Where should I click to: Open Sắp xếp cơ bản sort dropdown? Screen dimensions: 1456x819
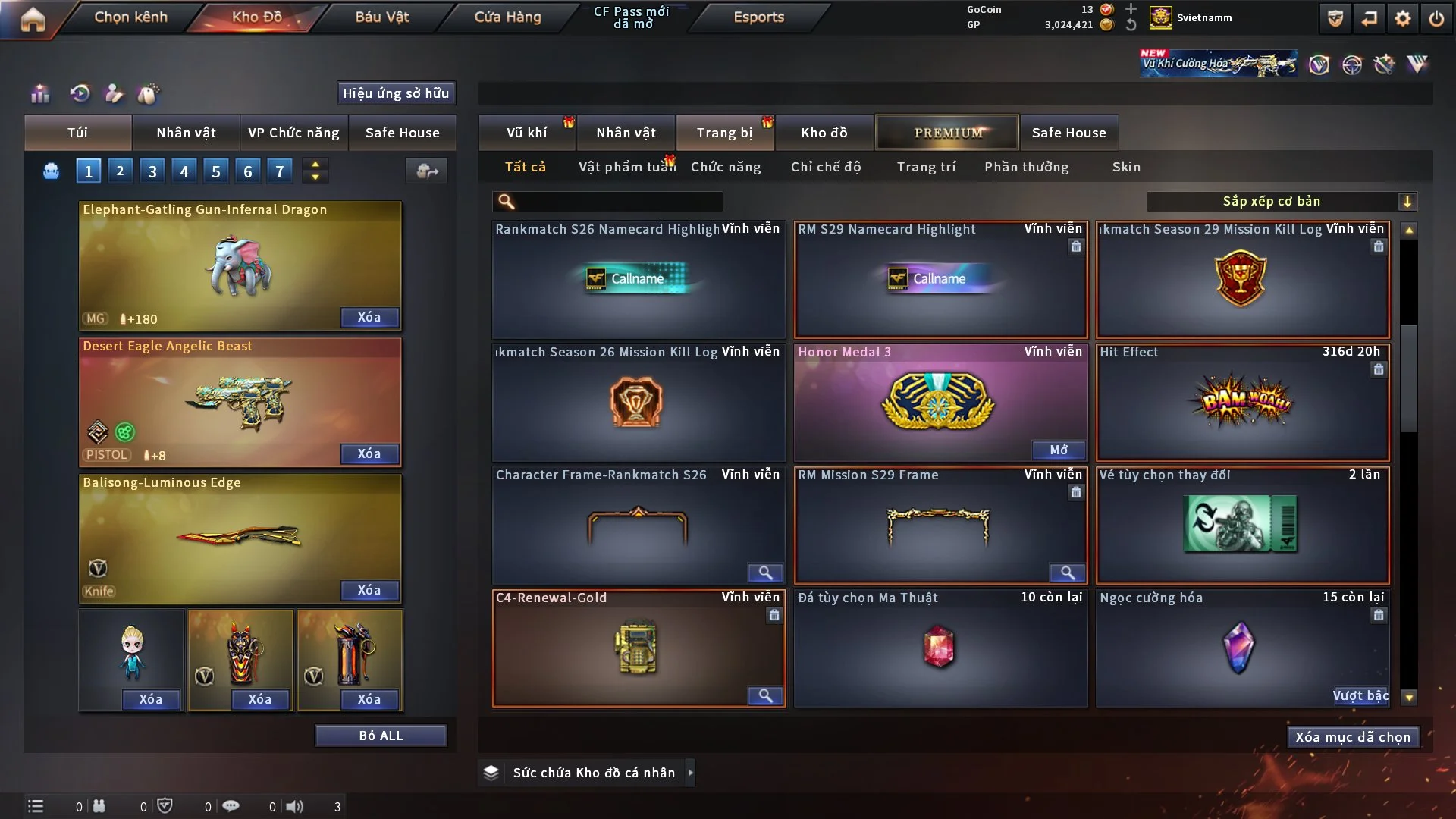(1281, 201)
